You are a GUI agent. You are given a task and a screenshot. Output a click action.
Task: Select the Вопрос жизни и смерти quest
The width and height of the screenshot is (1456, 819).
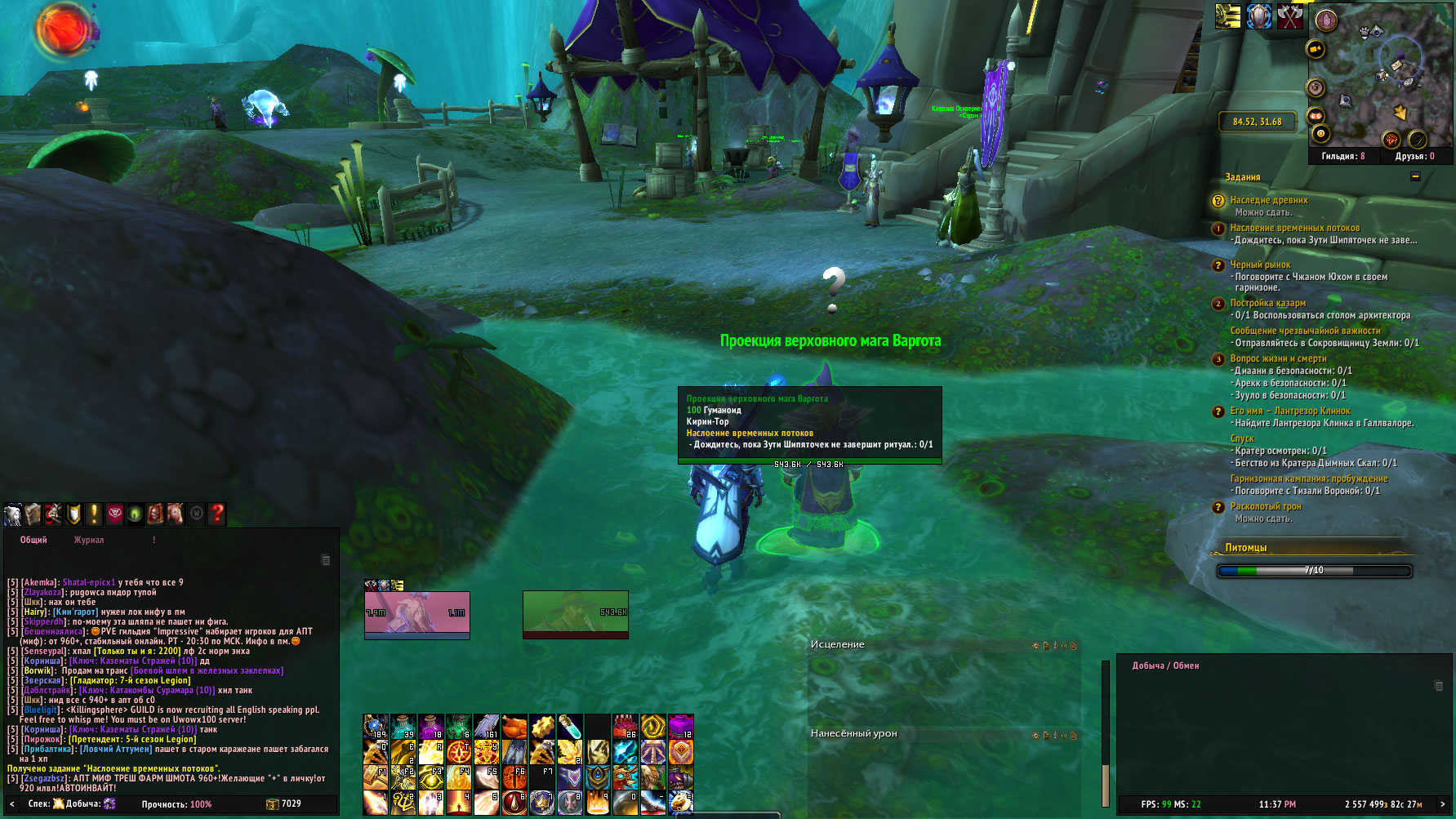[1278, 358]
